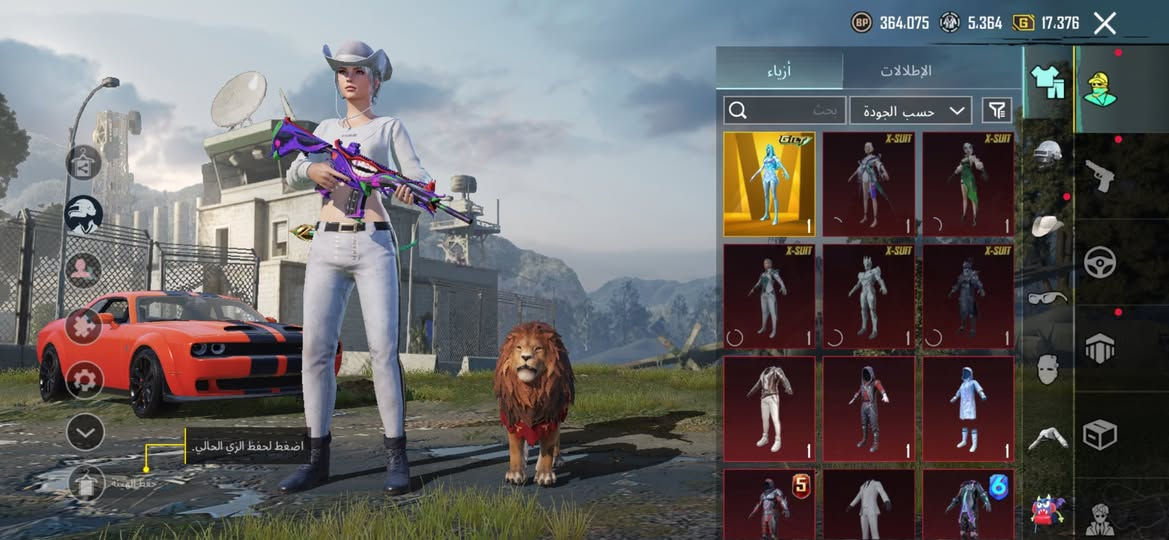Select the green dress X-Suit outfit

968,184
